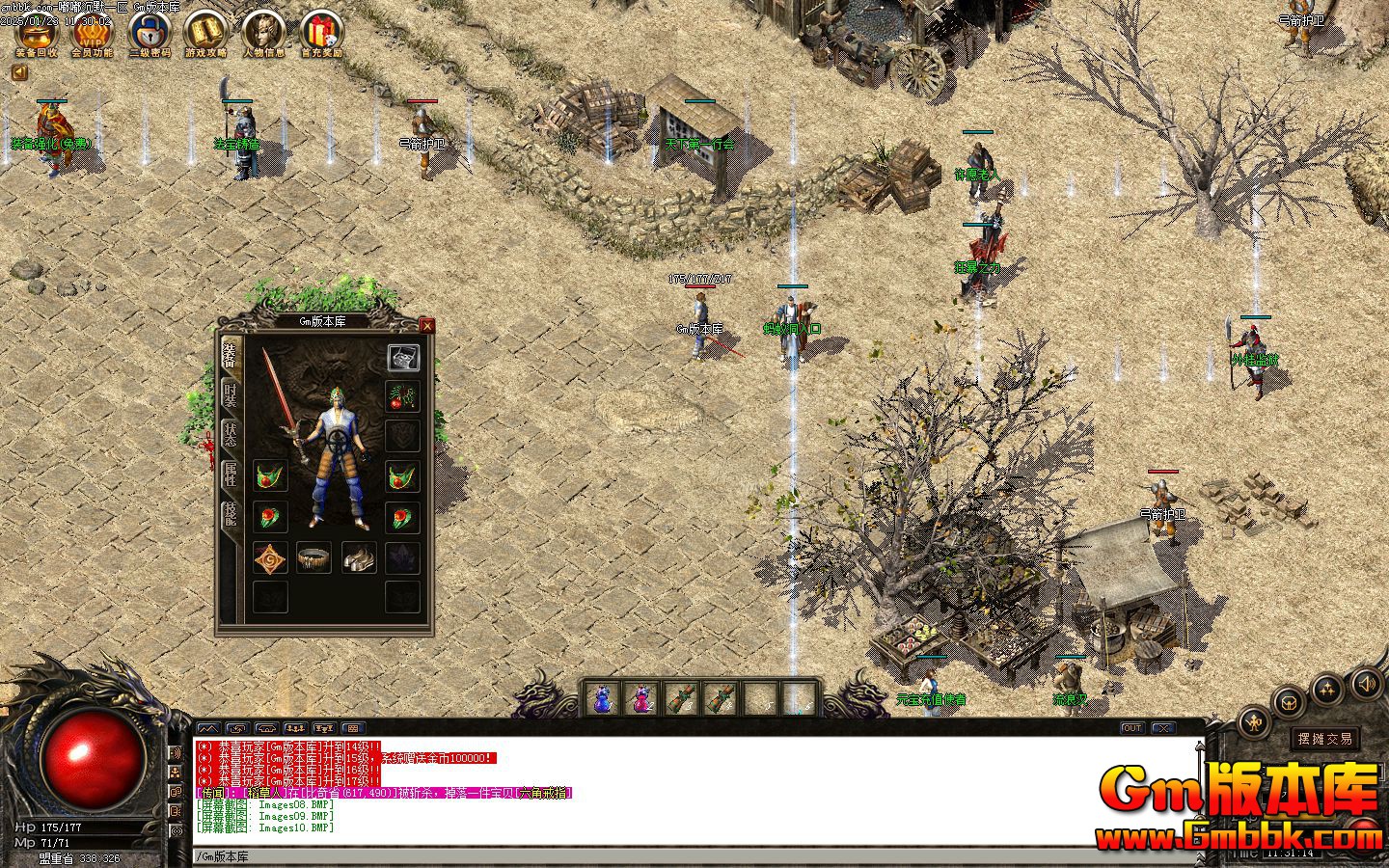Viewport: 1389px width, 868px height.
Task: Select the equipped boots slot
Action: pyautogui.click(x=359, y=557)
